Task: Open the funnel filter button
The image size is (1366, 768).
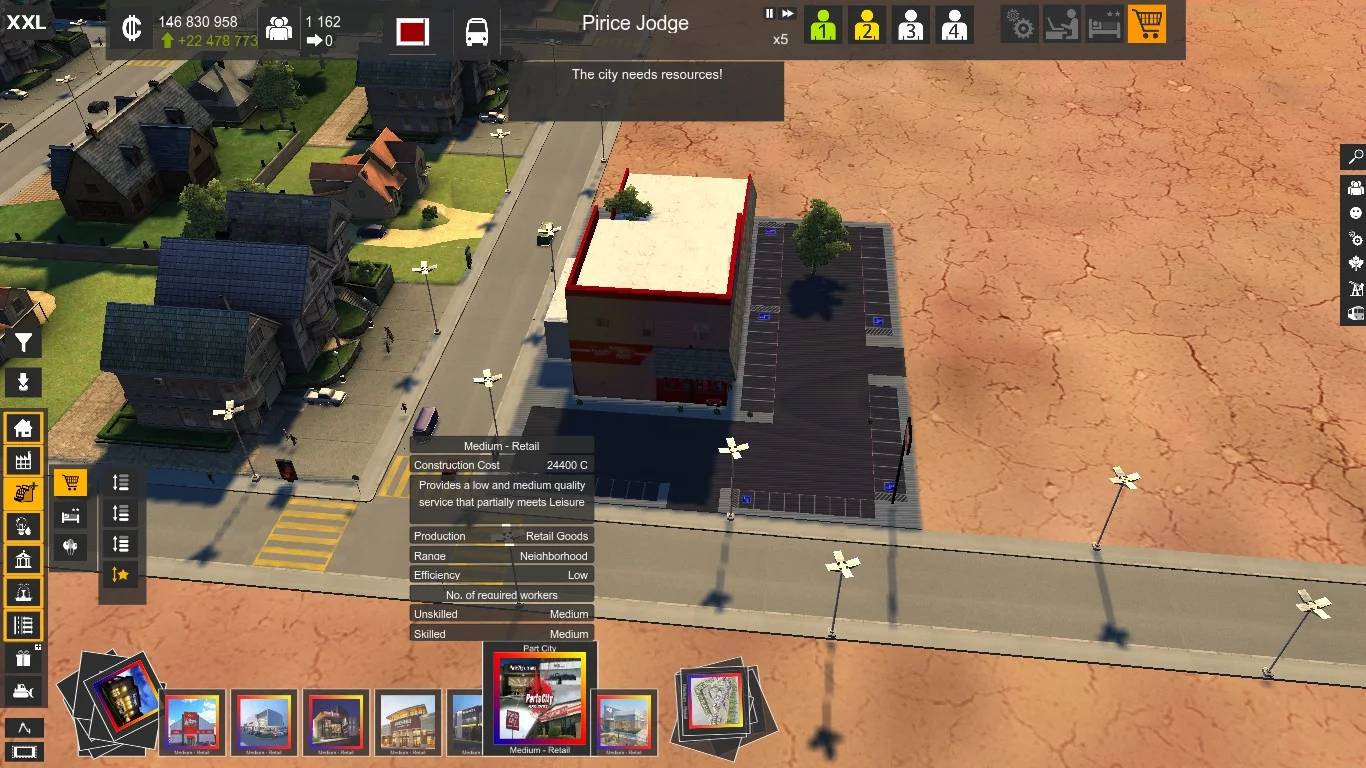Action: [x=23, y=343]
